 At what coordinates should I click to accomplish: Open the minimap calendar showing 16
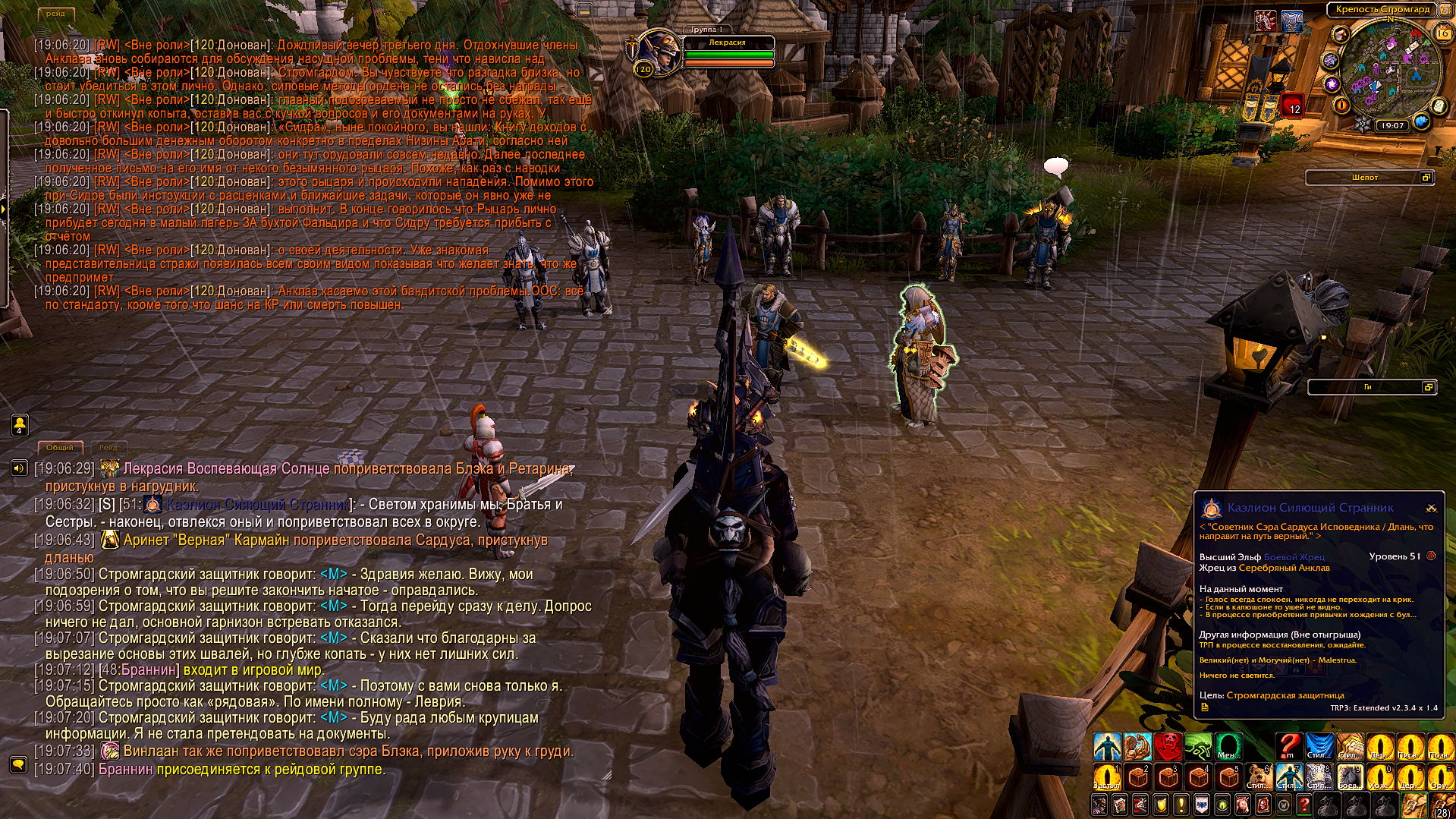coord(1442,33)
